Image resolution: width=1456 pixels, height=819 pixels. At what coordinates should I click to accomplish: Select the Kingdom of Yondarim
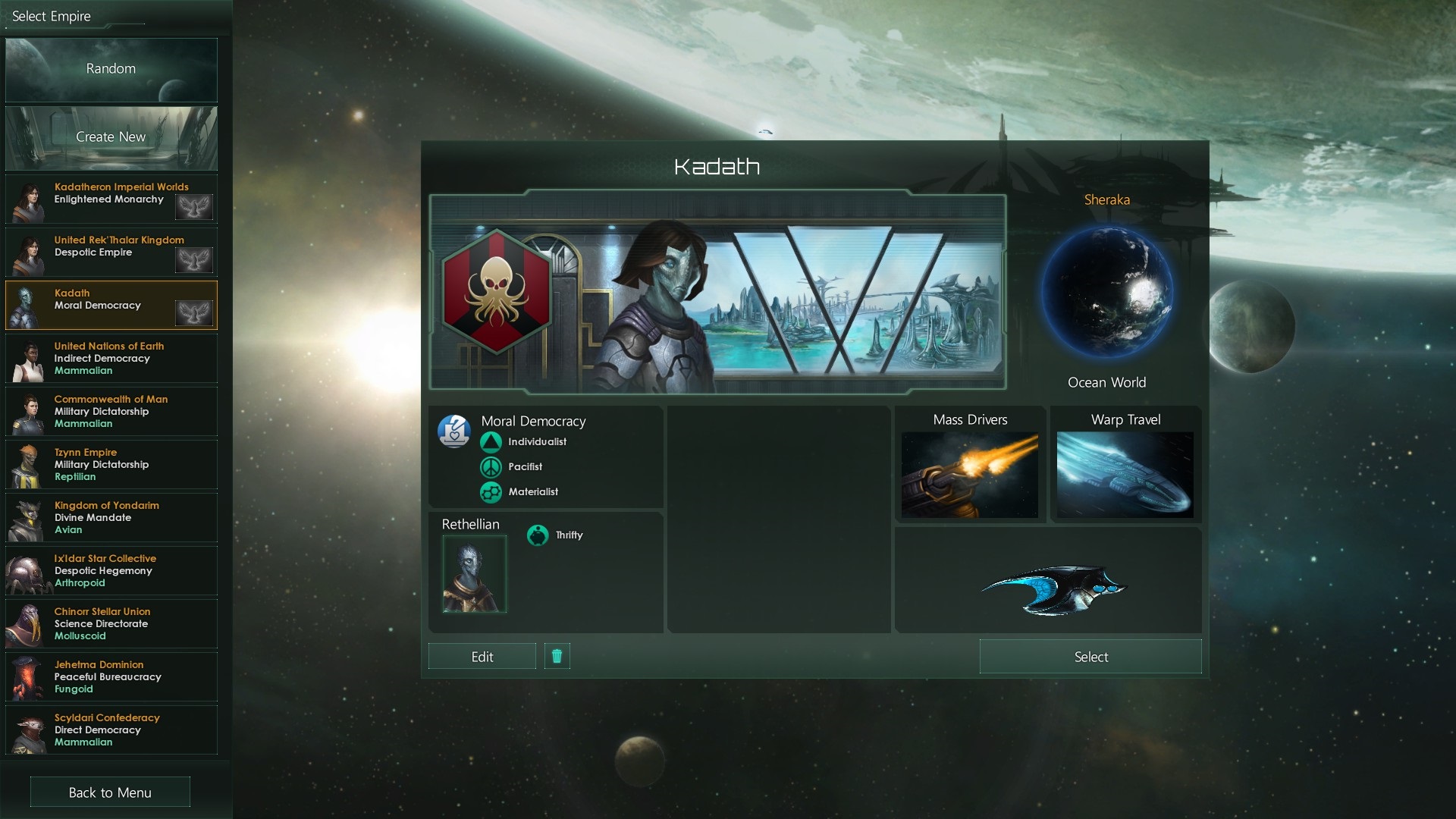pyautogui.click(x=111, y=517)
